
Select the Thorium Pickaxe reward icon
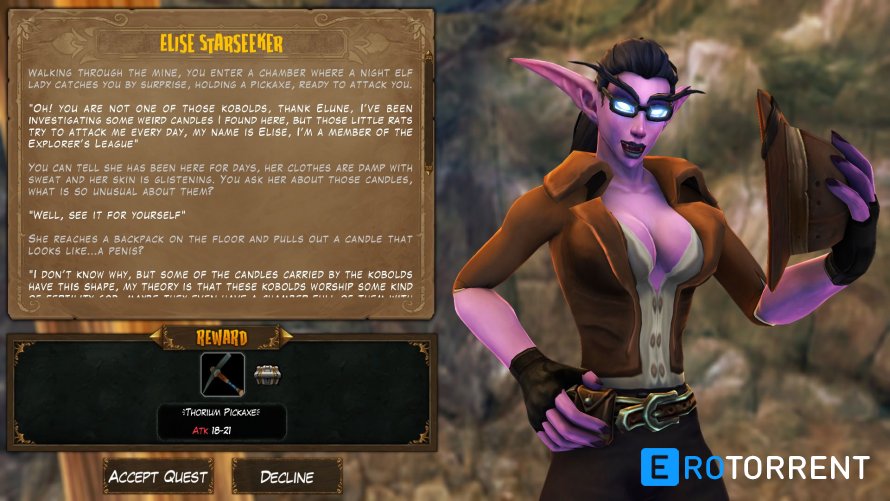(222, 374)
